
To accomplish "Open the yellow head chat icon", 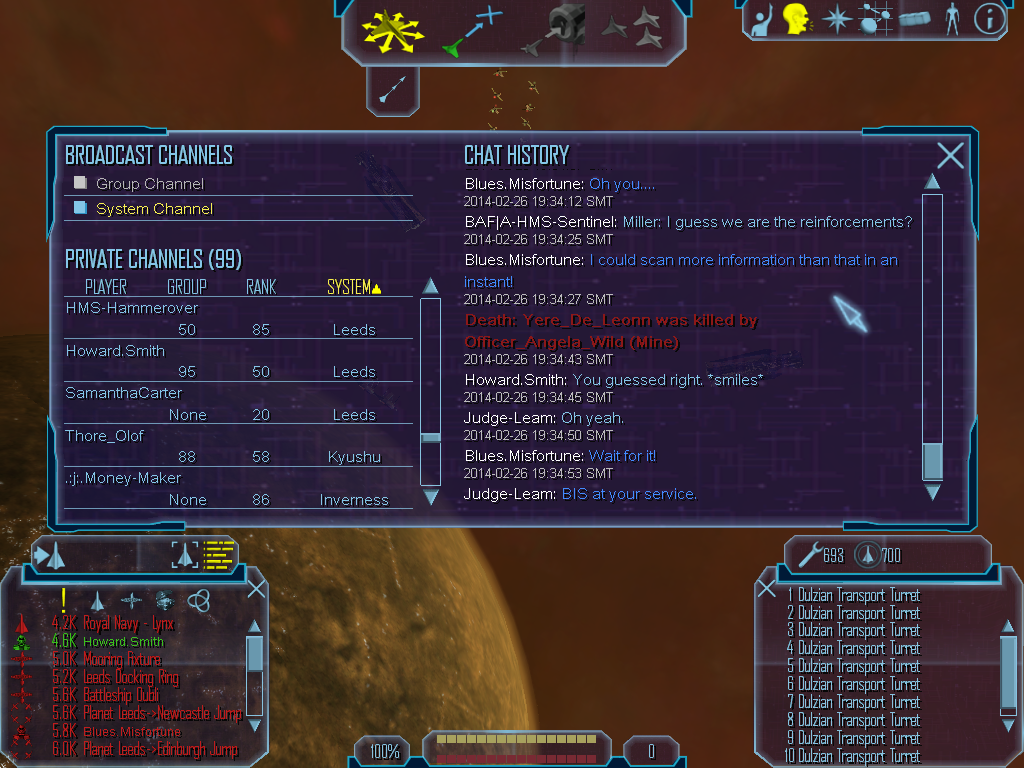I will point(796,18).
